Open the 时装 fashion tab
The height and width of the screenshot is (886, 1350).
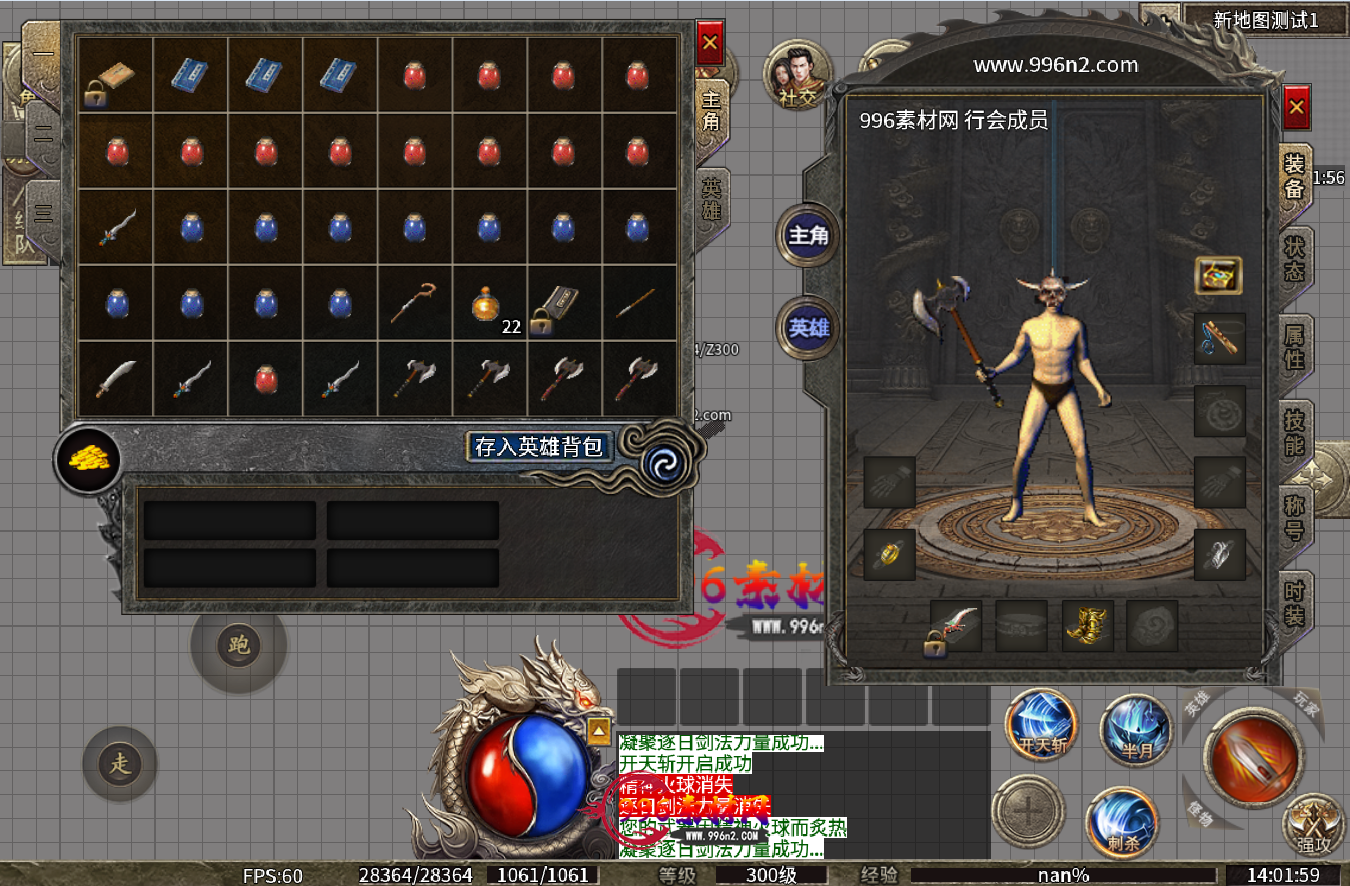click(x=1295, y=604)
